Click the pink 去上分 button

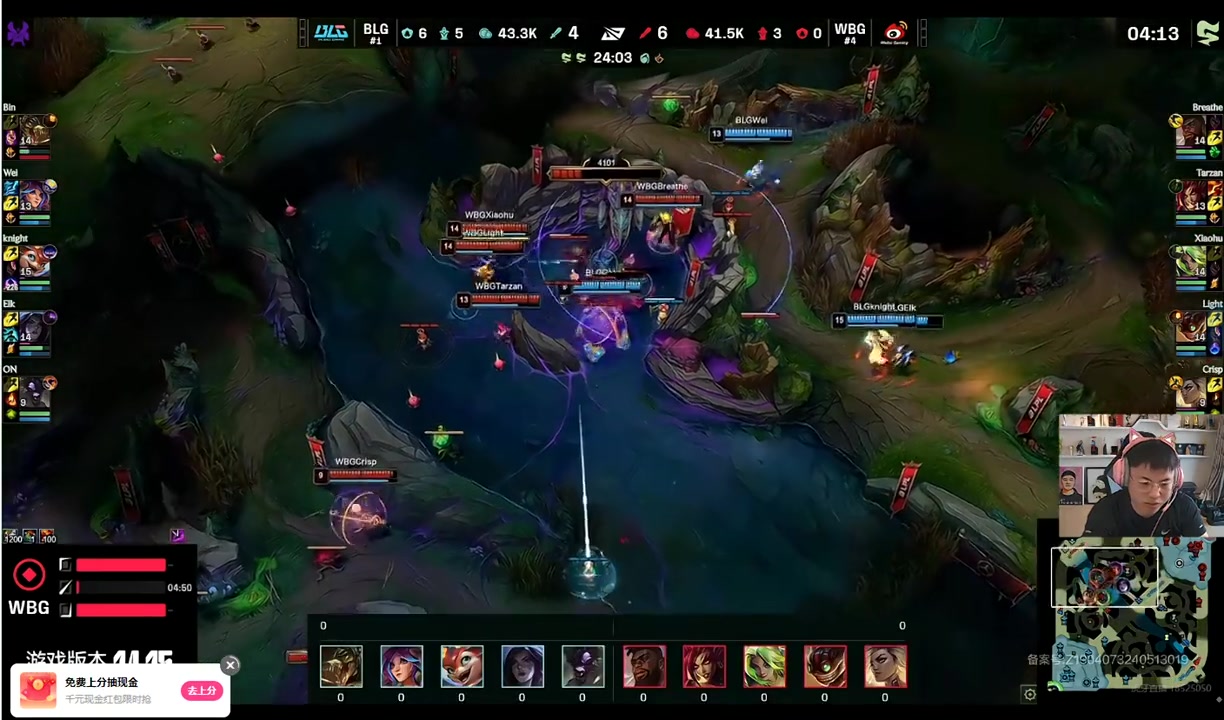tap(201, 691)
